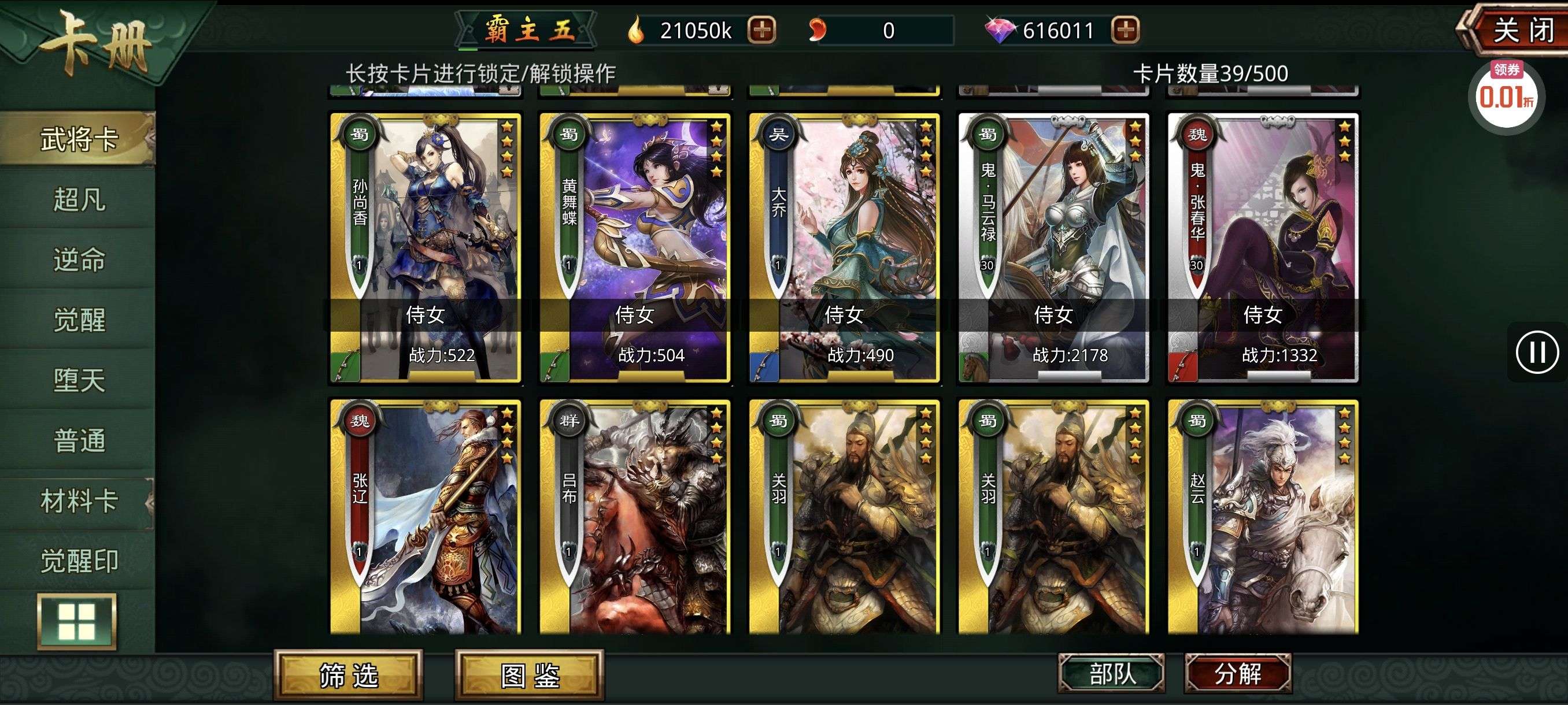This screenshot has height=705, width=1568.
Task: Add more flame currency with plus button
Action: 761,30
